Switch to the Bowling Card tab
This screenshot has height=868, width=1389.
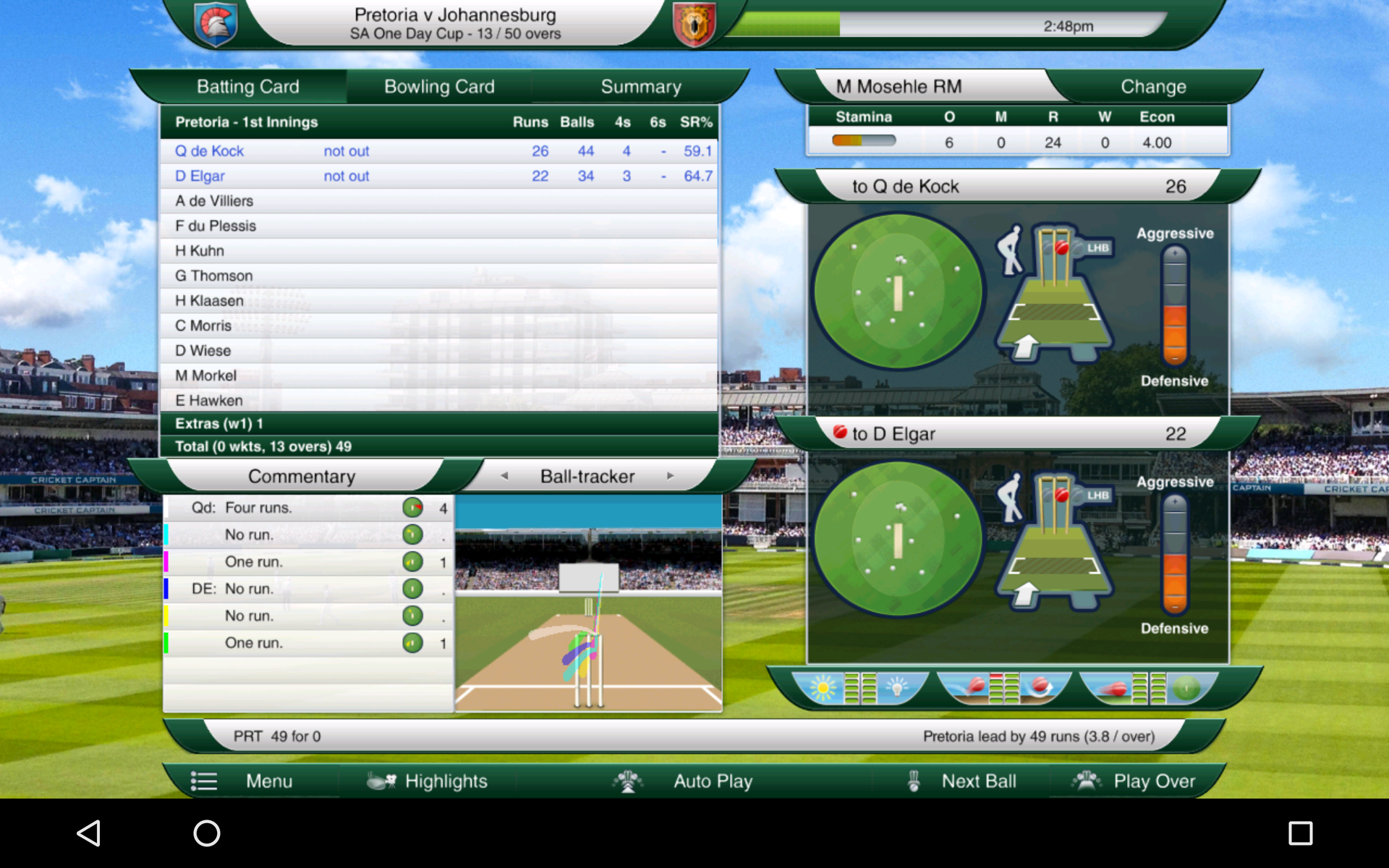point(438,86)
